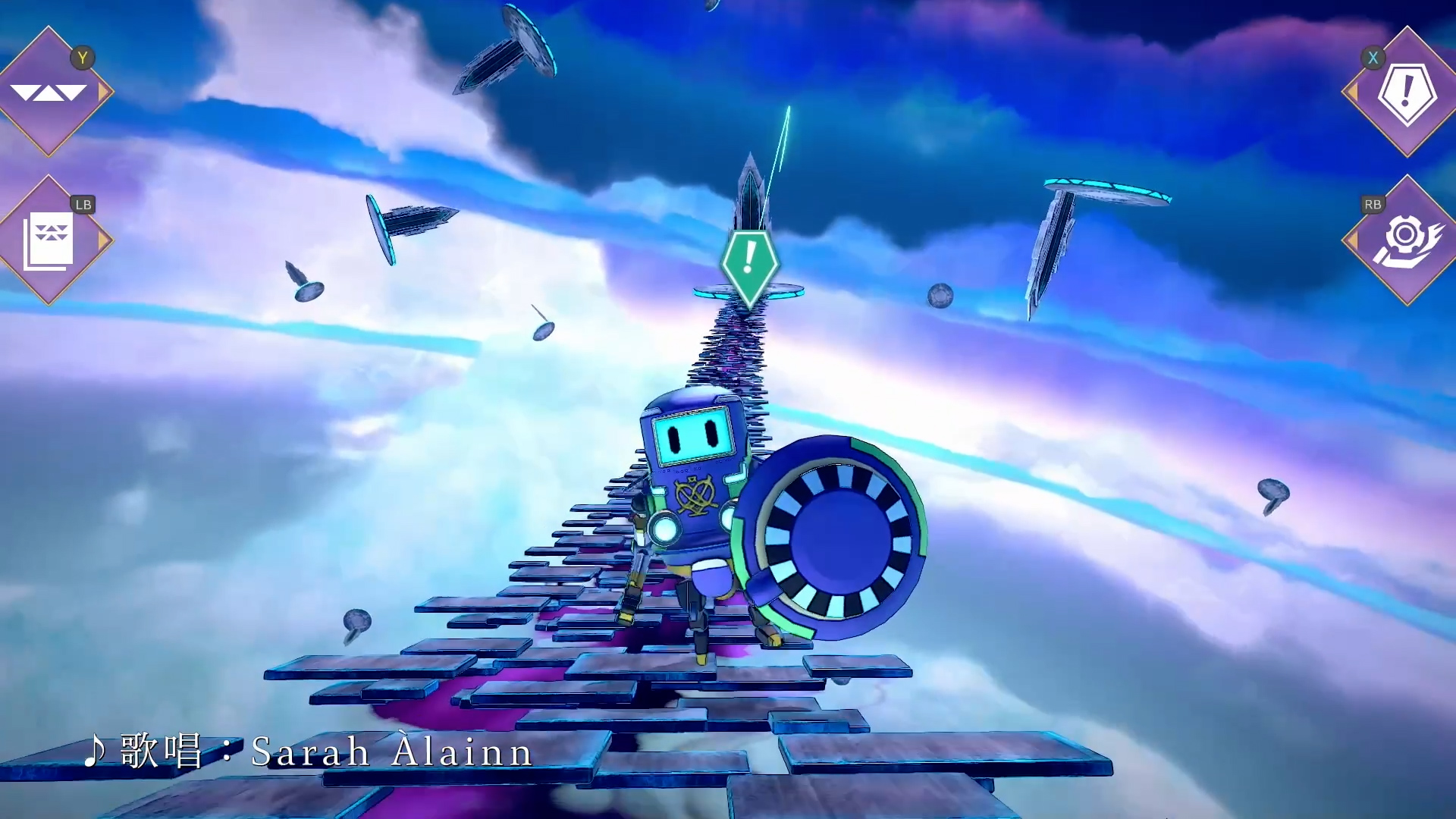The height and width of the screenshot is (819, 1456).
Task: Open the journal book diamond icon
Action: pos(49,241)
